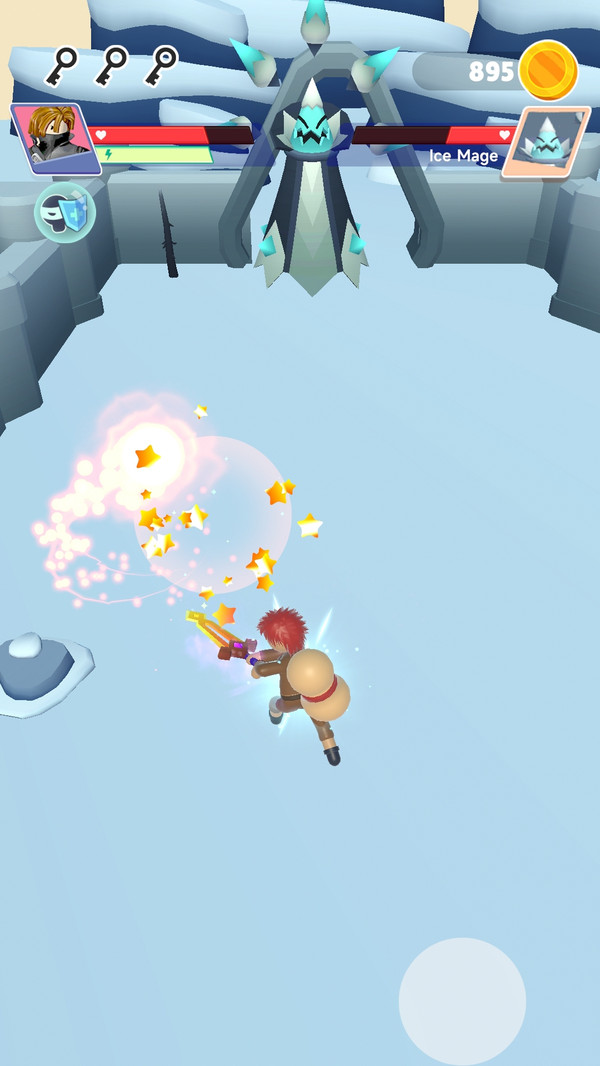Image resolution: width=600 pixels, height=1066 pixels.
Task: Tap the Ice Mage boss portrait
Action: (x=546, y=142)
